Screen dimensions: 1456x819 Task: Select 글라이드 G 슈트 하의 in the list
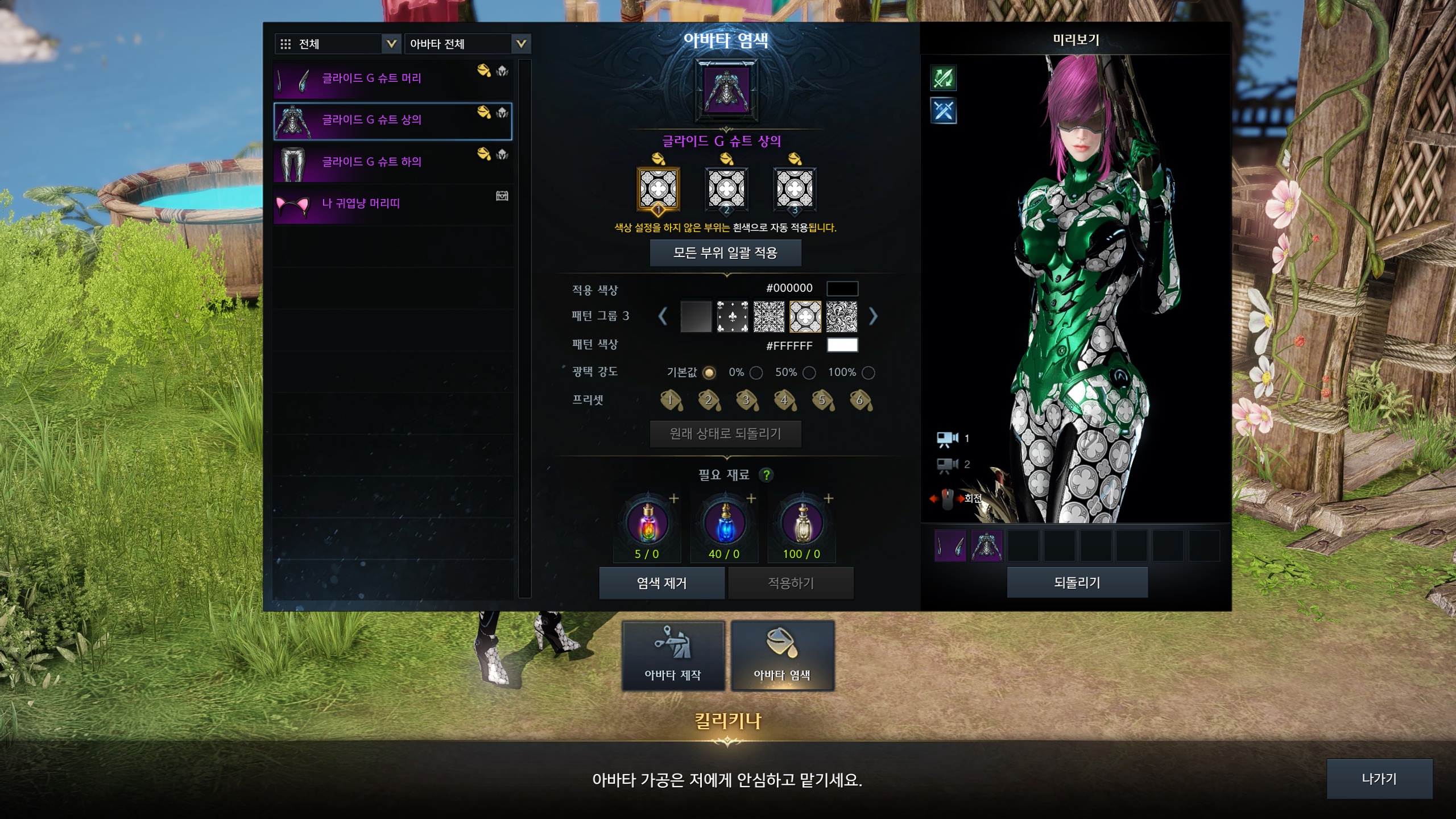(392, 163)
